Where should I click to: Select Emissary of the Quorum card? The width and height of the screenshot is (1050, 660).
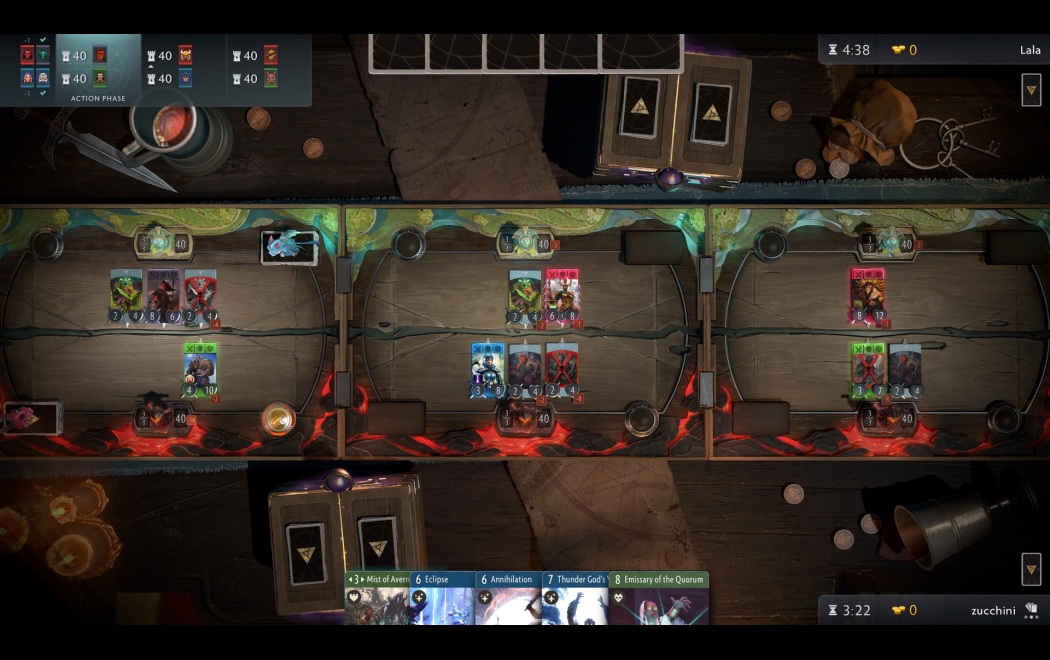click(x=659, y=598)
